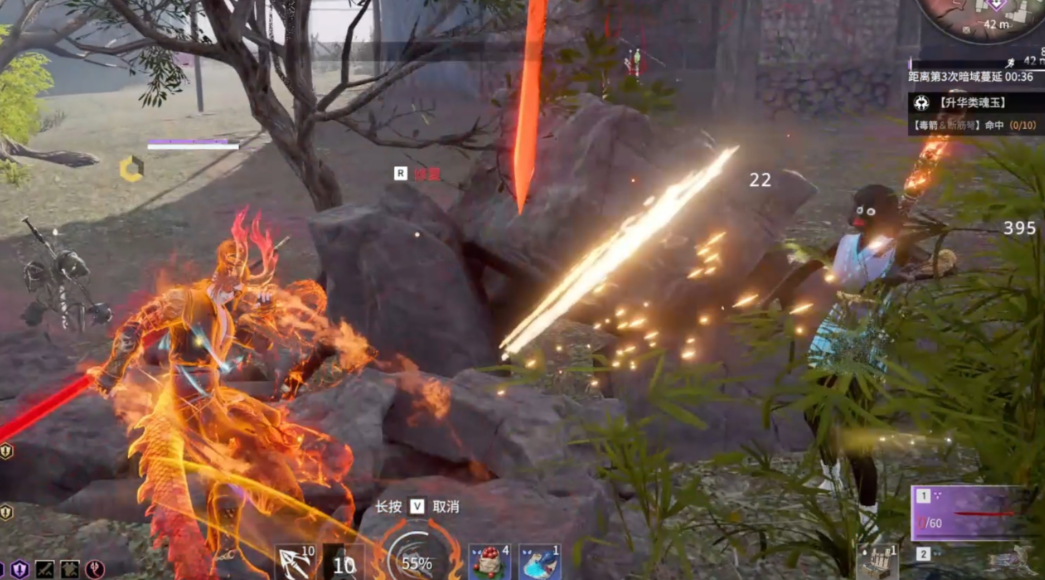Click the red trident buff icon

[x=96, y=569]
